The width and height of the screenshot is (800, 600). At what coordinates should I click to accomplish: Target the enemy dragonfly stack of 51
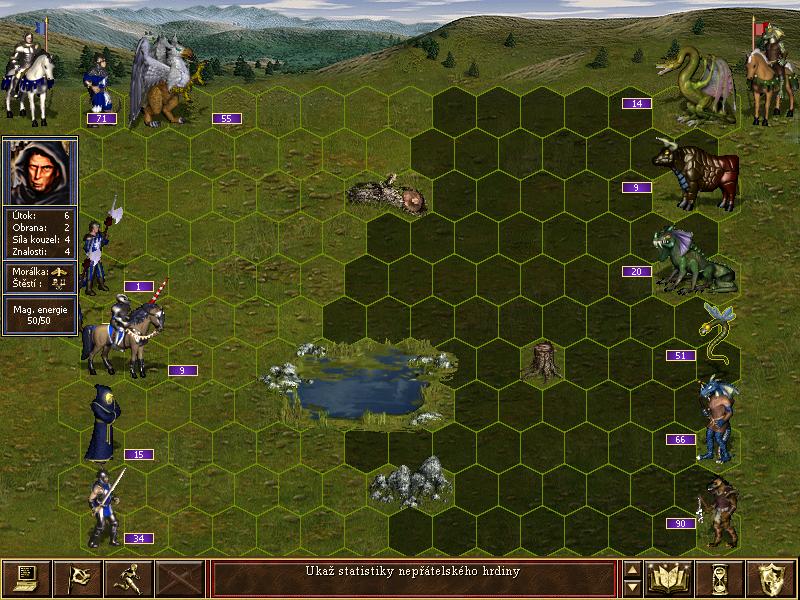[x=717, y=335]
